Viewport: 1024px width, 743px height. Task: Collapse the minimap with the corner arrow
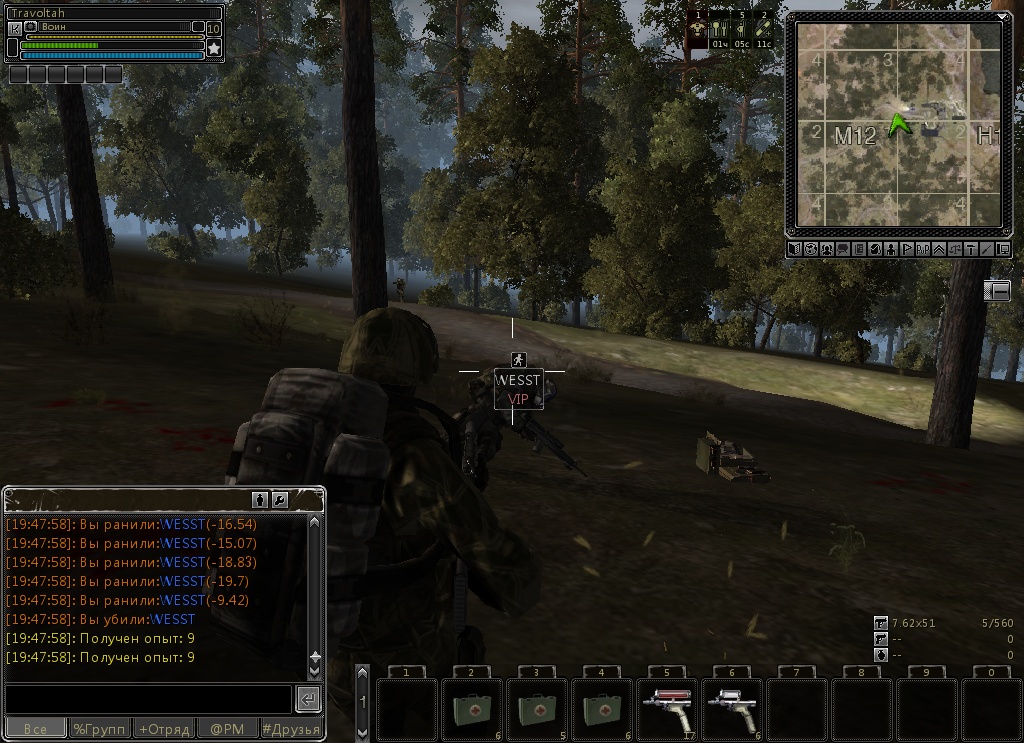[x=1002, y=16]
